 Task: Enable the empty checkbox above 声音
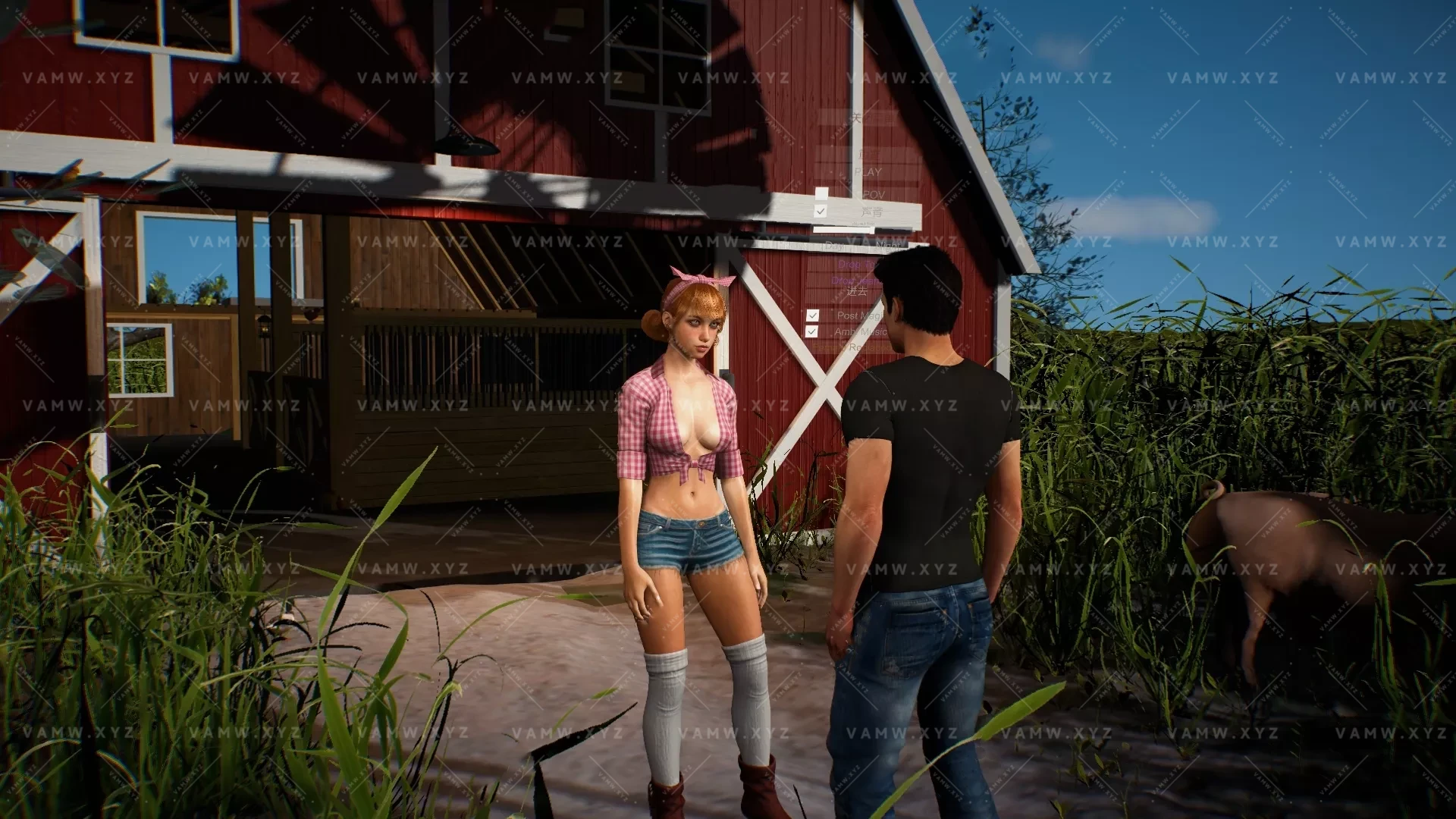[x=821, y=193]
